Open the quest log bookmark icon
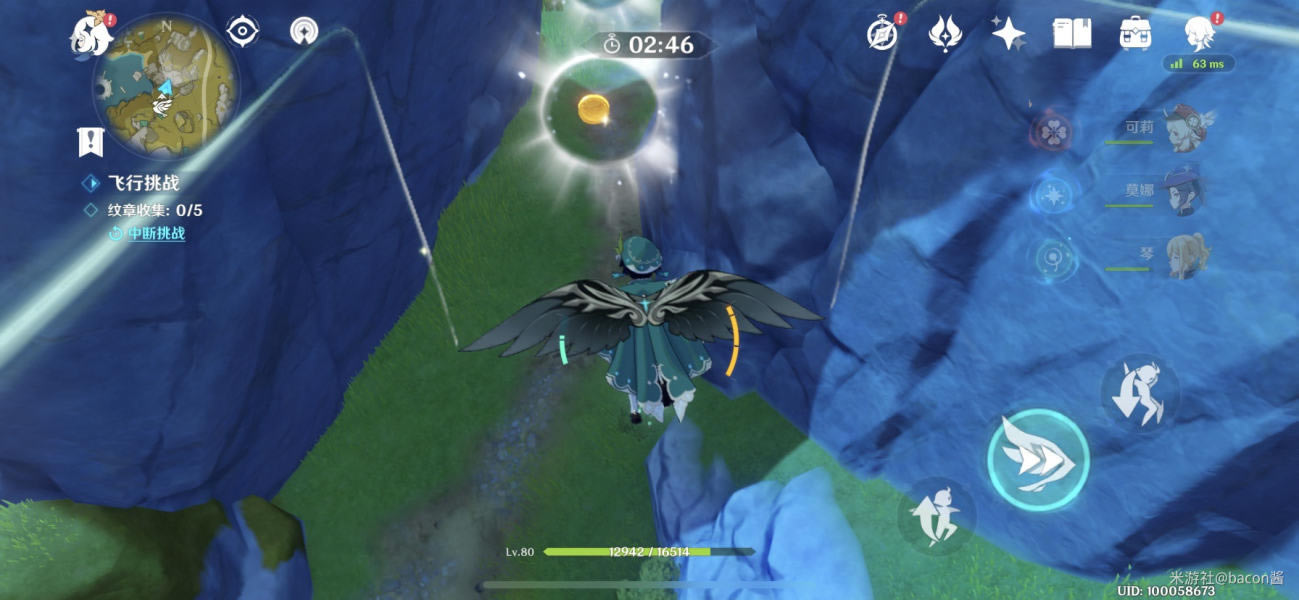The image size is (1299, 600). [91, 142]
